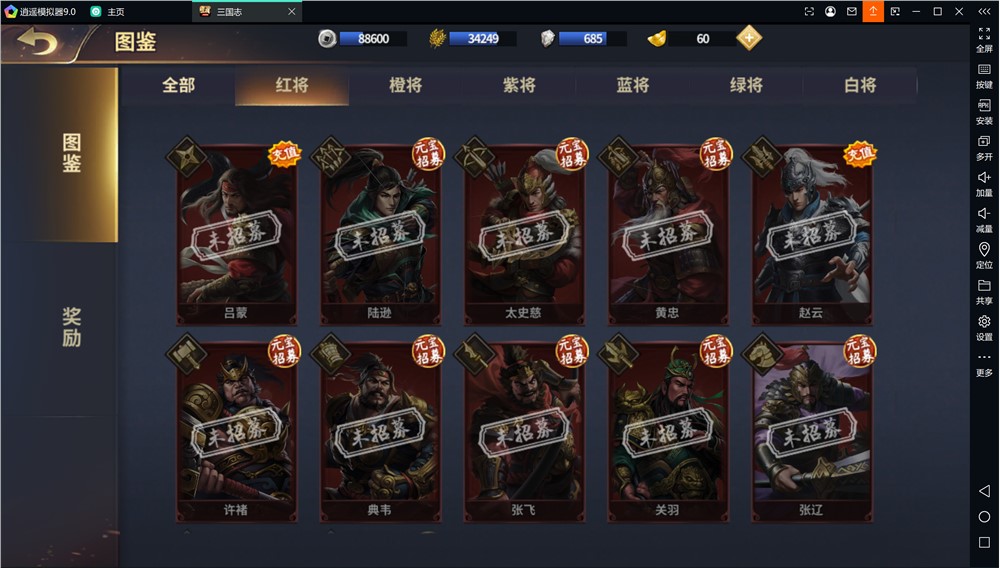
Task: View the 吕蒙 hero card
Action: tap(236, 233)
